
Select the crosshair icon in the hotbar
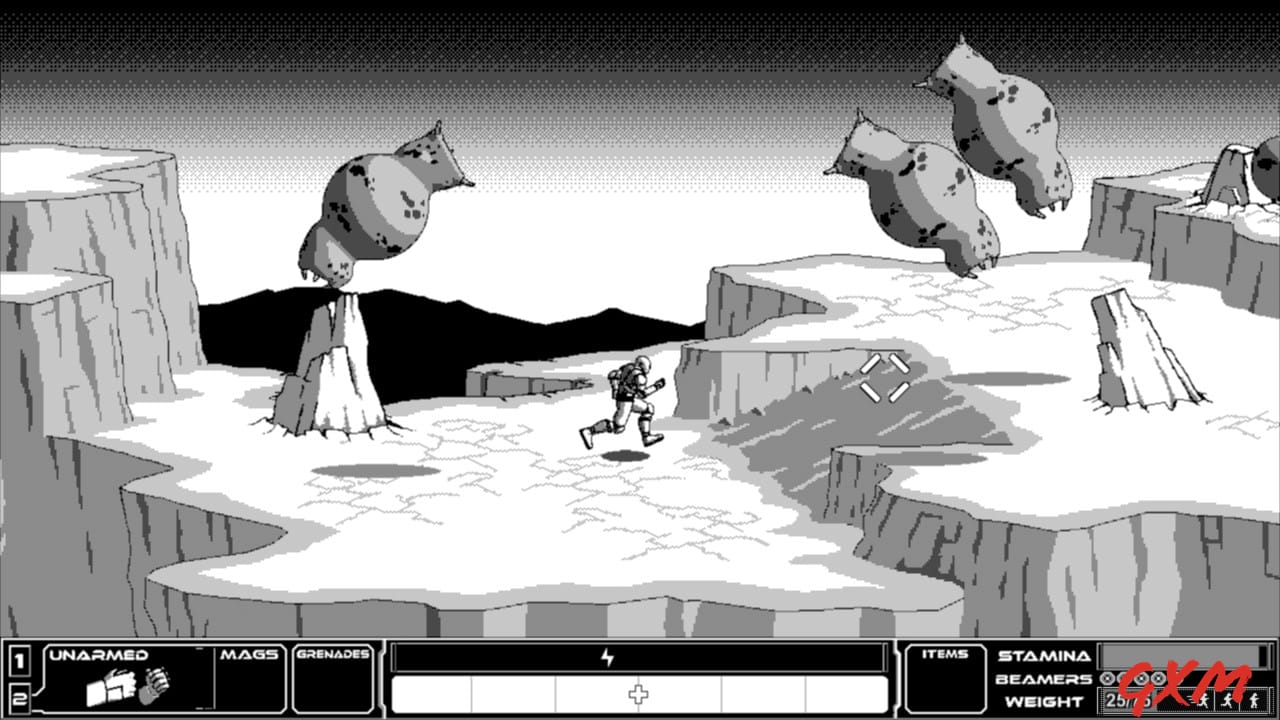click(638, 692)
